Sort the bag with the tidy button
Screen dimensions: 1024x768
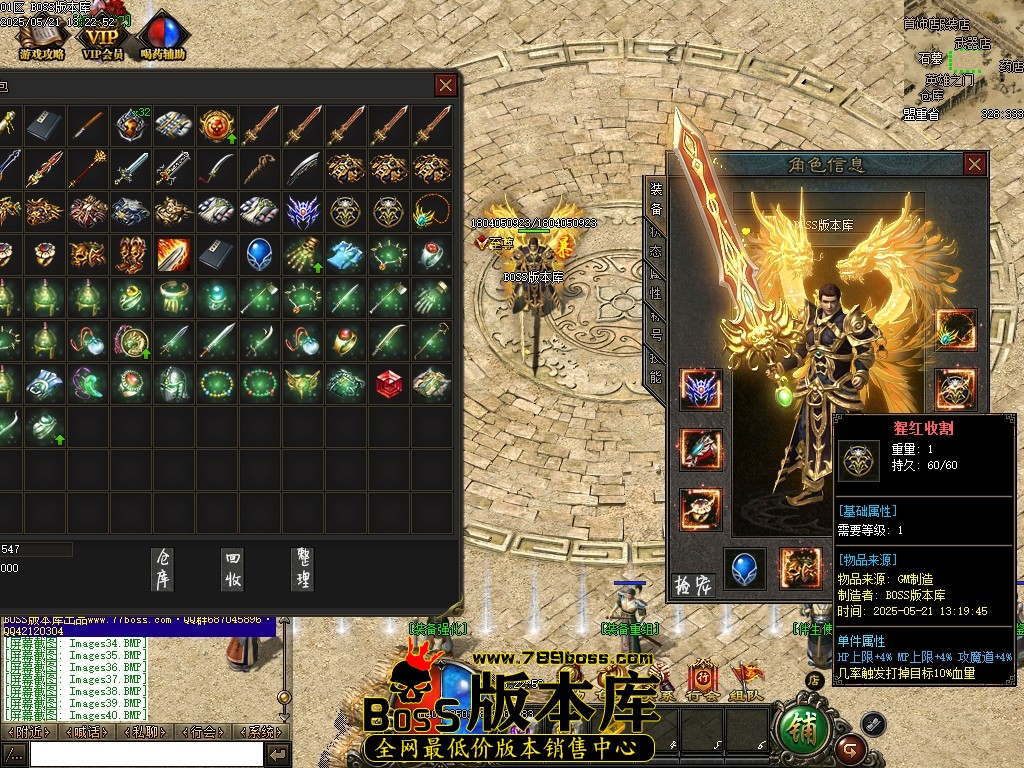pos(302,569)
